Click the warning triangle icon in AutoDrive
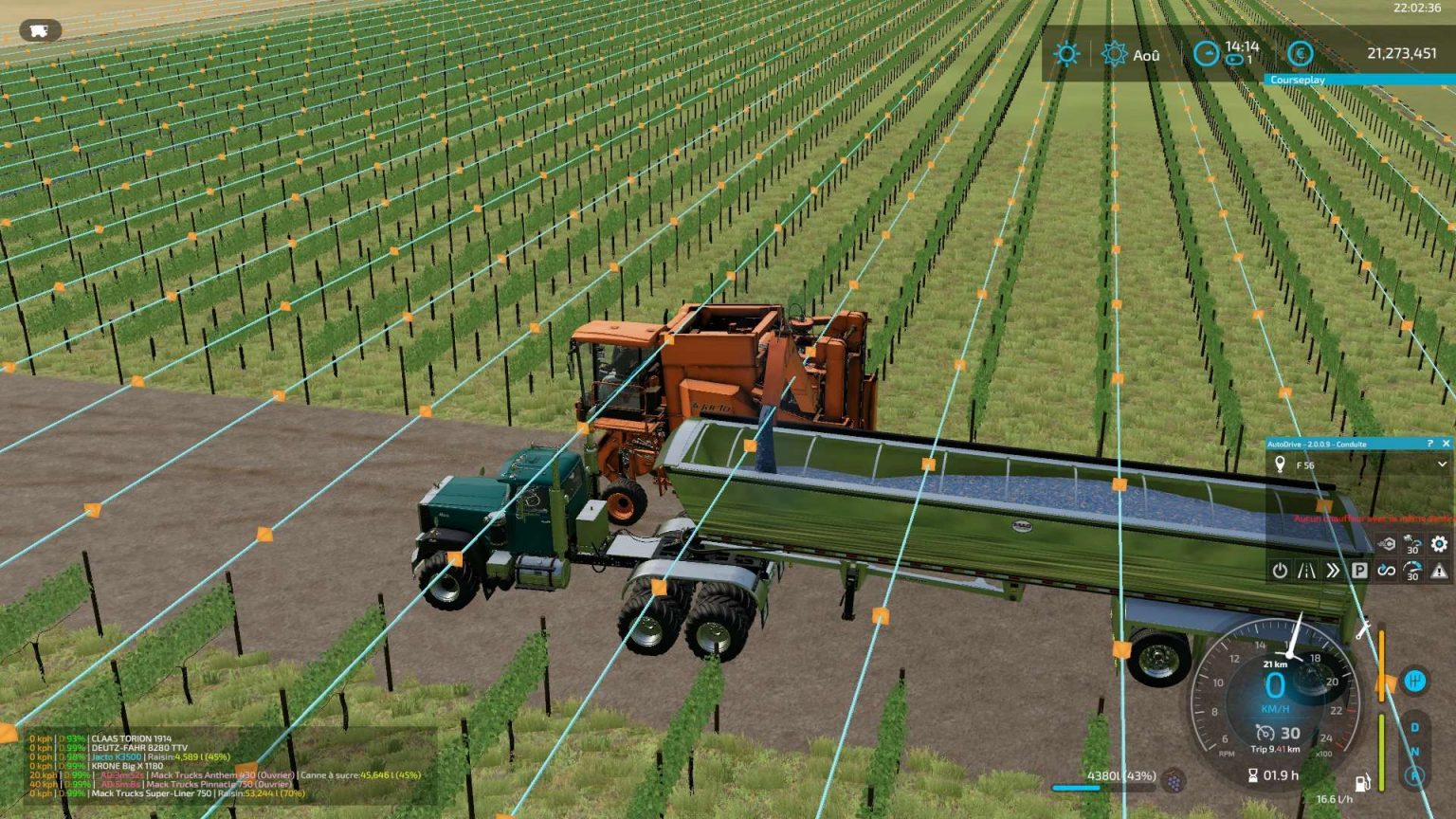The image size is (1456, 819). coord(1437,571)
